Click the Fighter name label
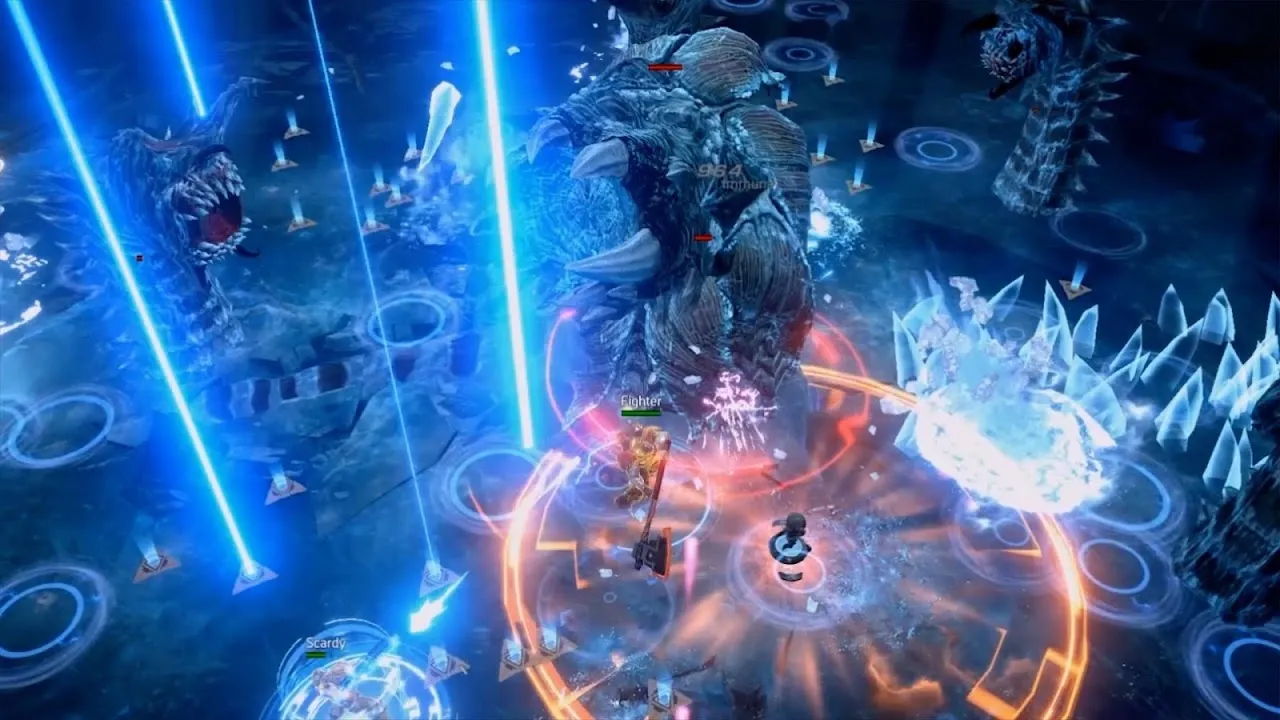The image size is (1280, 720). tap(641, 400)
